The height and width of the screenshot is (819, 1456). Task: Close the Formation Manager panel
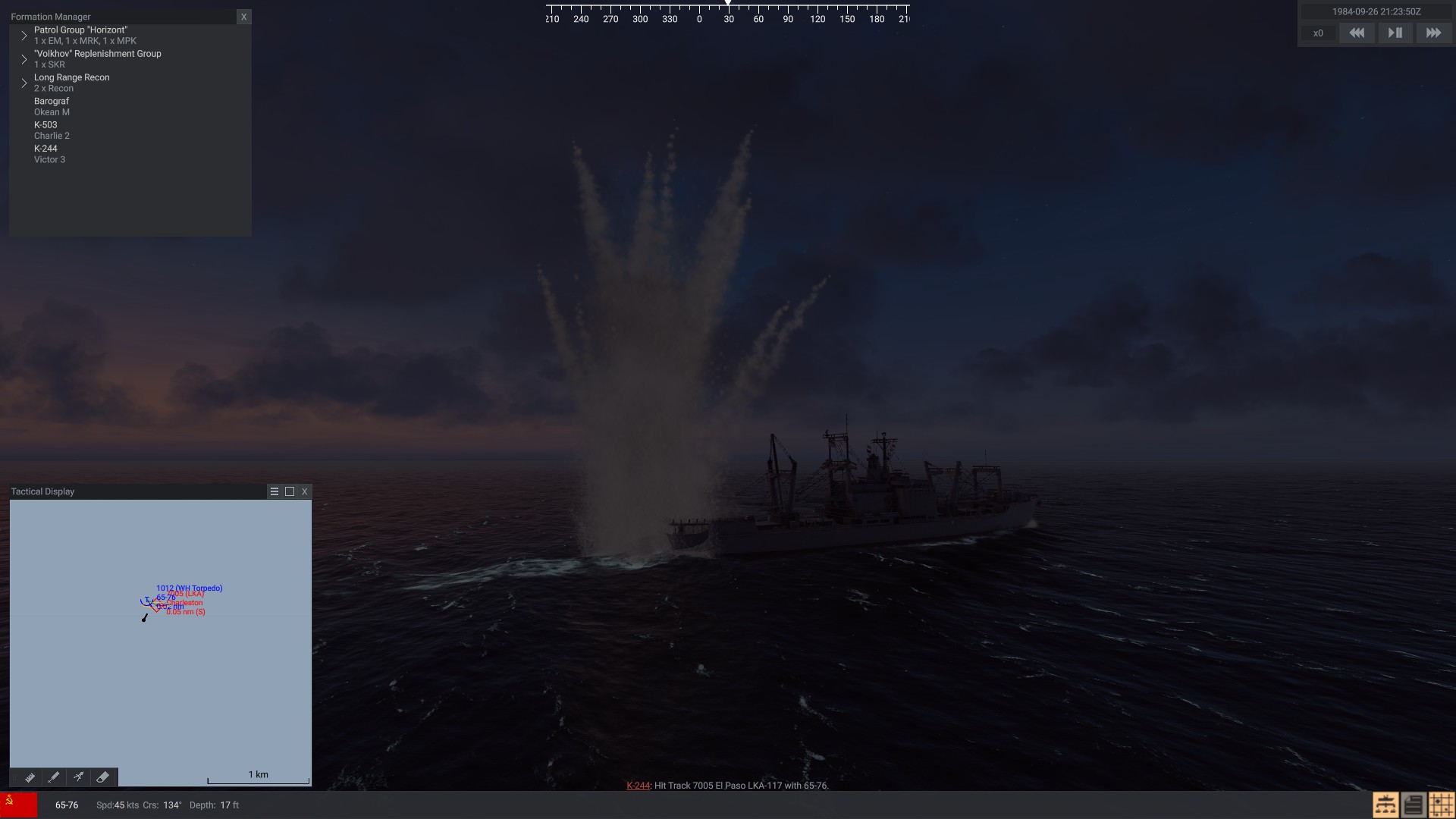pos(243,17)
